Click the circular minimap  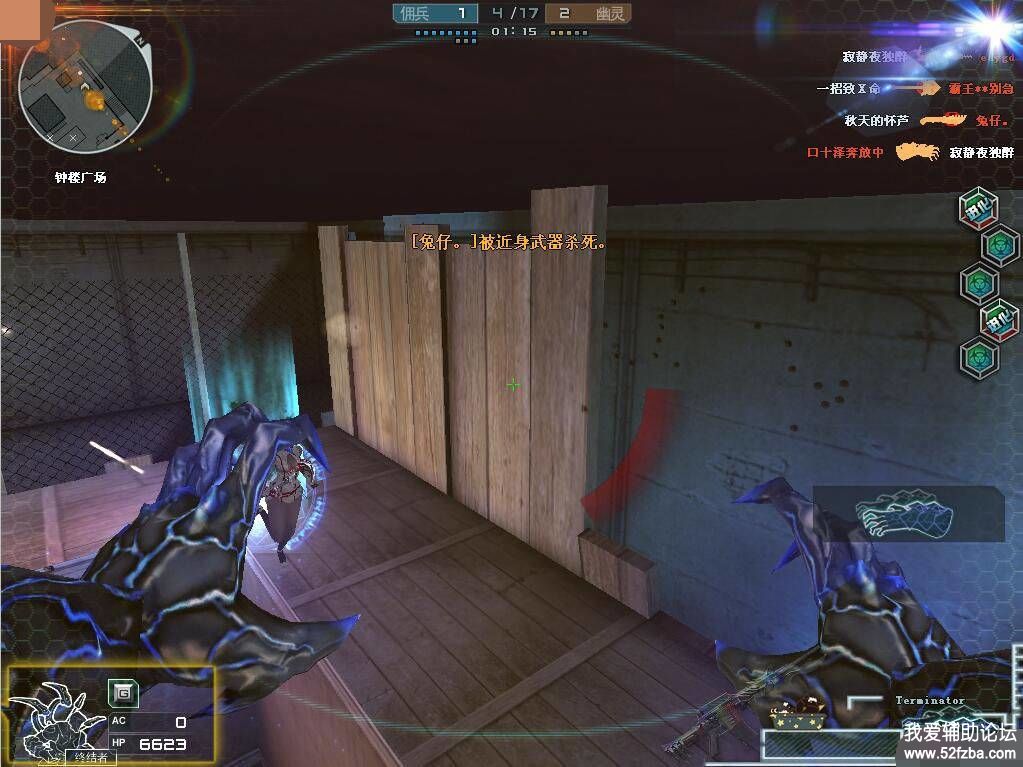coord(85,85)
